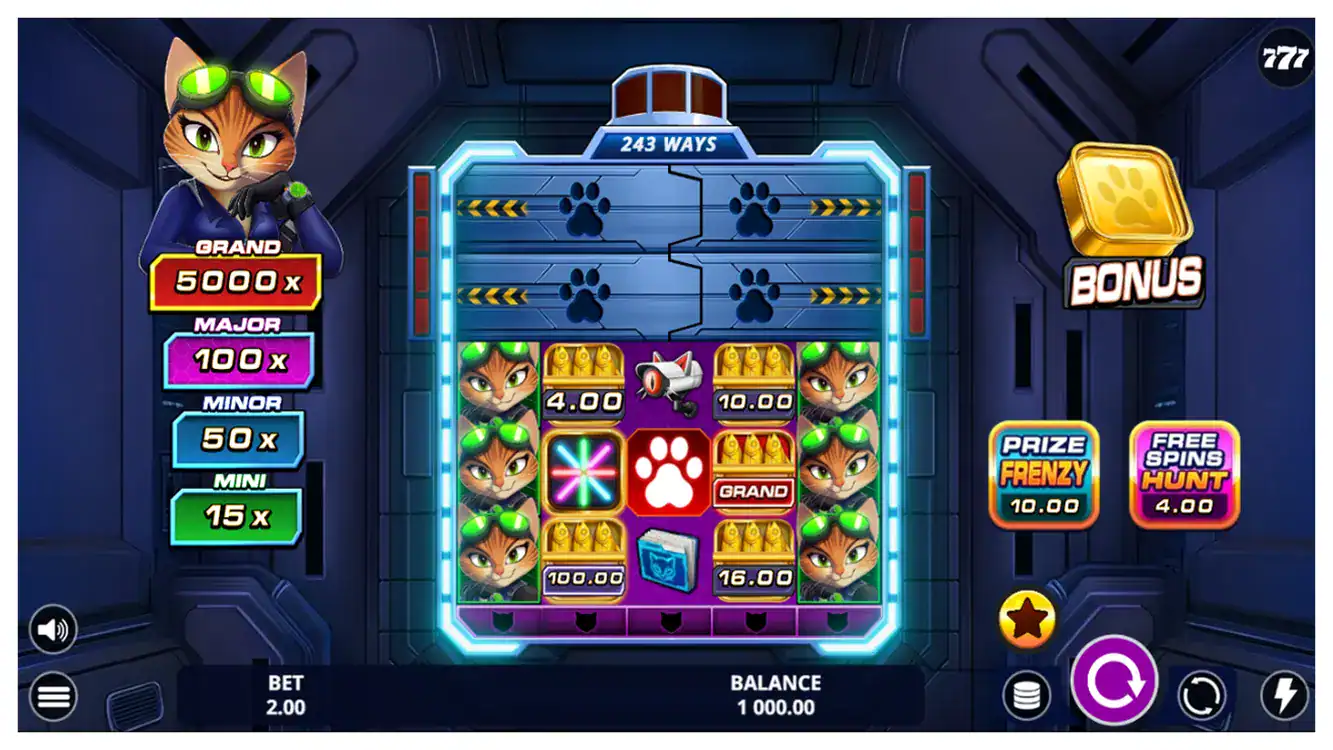The width and height of the screenshot is (1333, 750).
Task: Spin the reels with the purple button
Action: pyautogui.click(x=1114, y=681)
